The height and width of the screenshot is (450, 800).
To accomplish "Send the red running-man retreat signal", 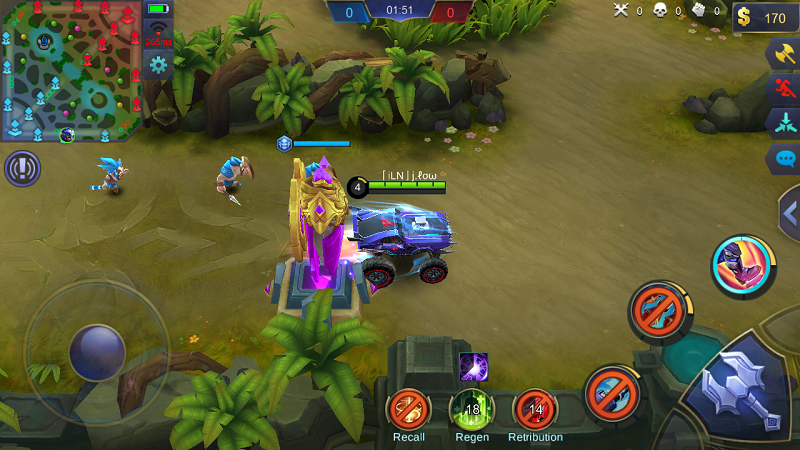I will 783,89.
